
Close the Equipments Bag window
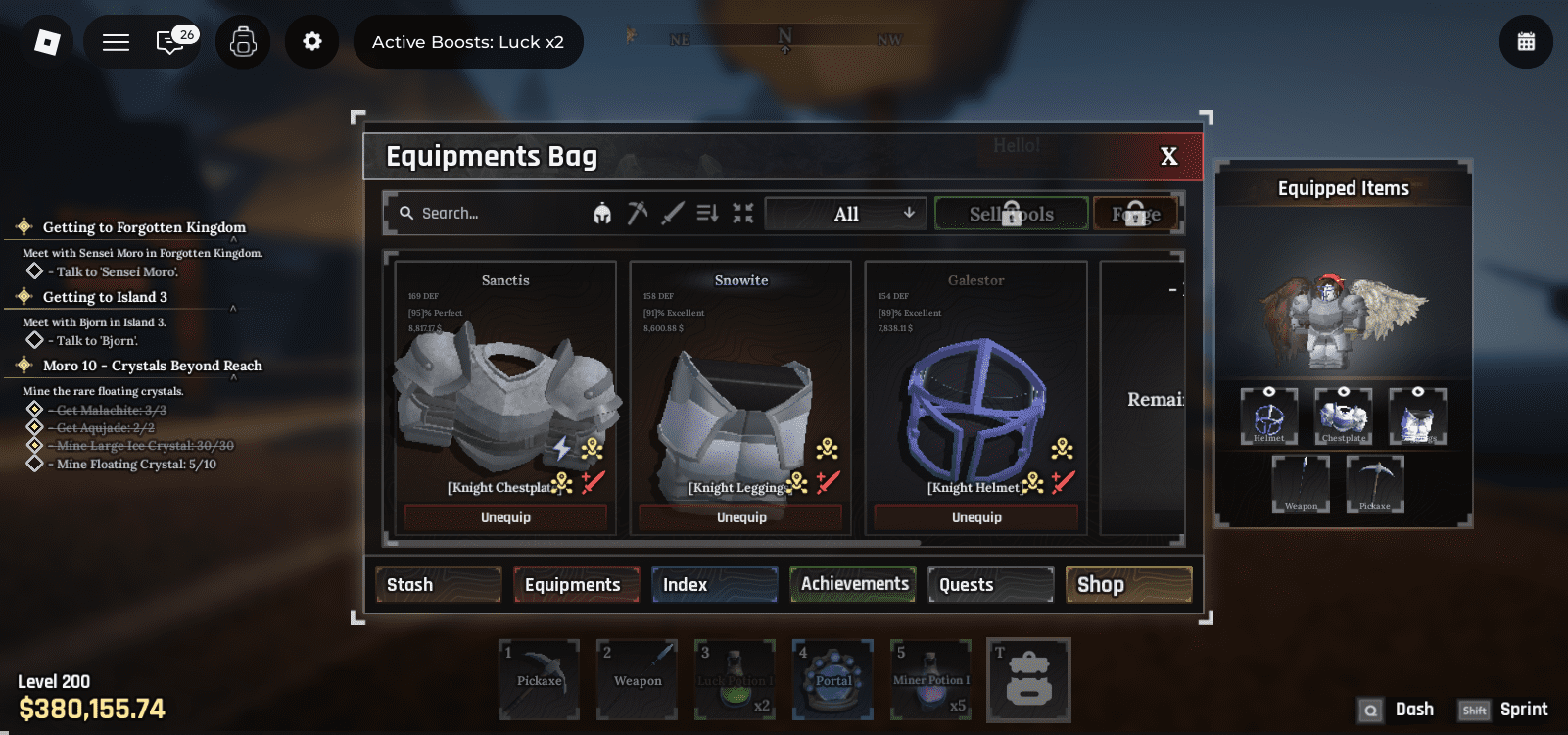[1168, 157]
